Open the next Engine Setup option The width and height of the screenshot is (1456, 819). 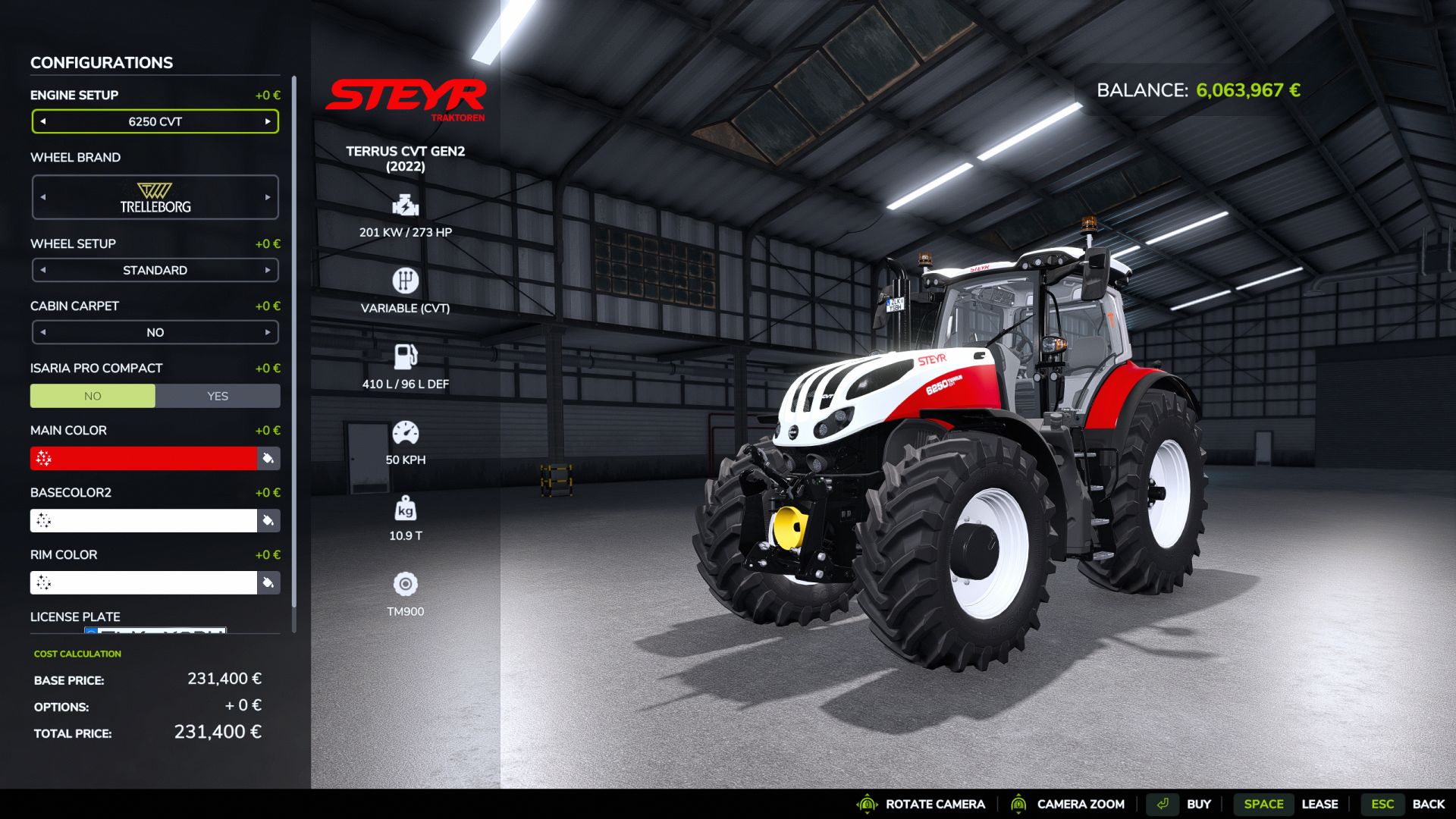(267, 121)
